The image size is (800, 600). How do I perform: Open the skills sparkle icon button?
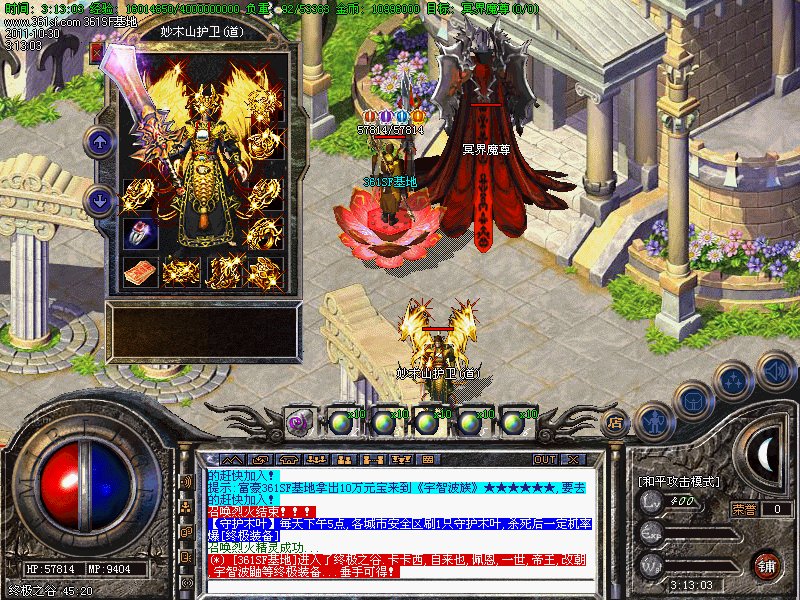coord(735,381)
